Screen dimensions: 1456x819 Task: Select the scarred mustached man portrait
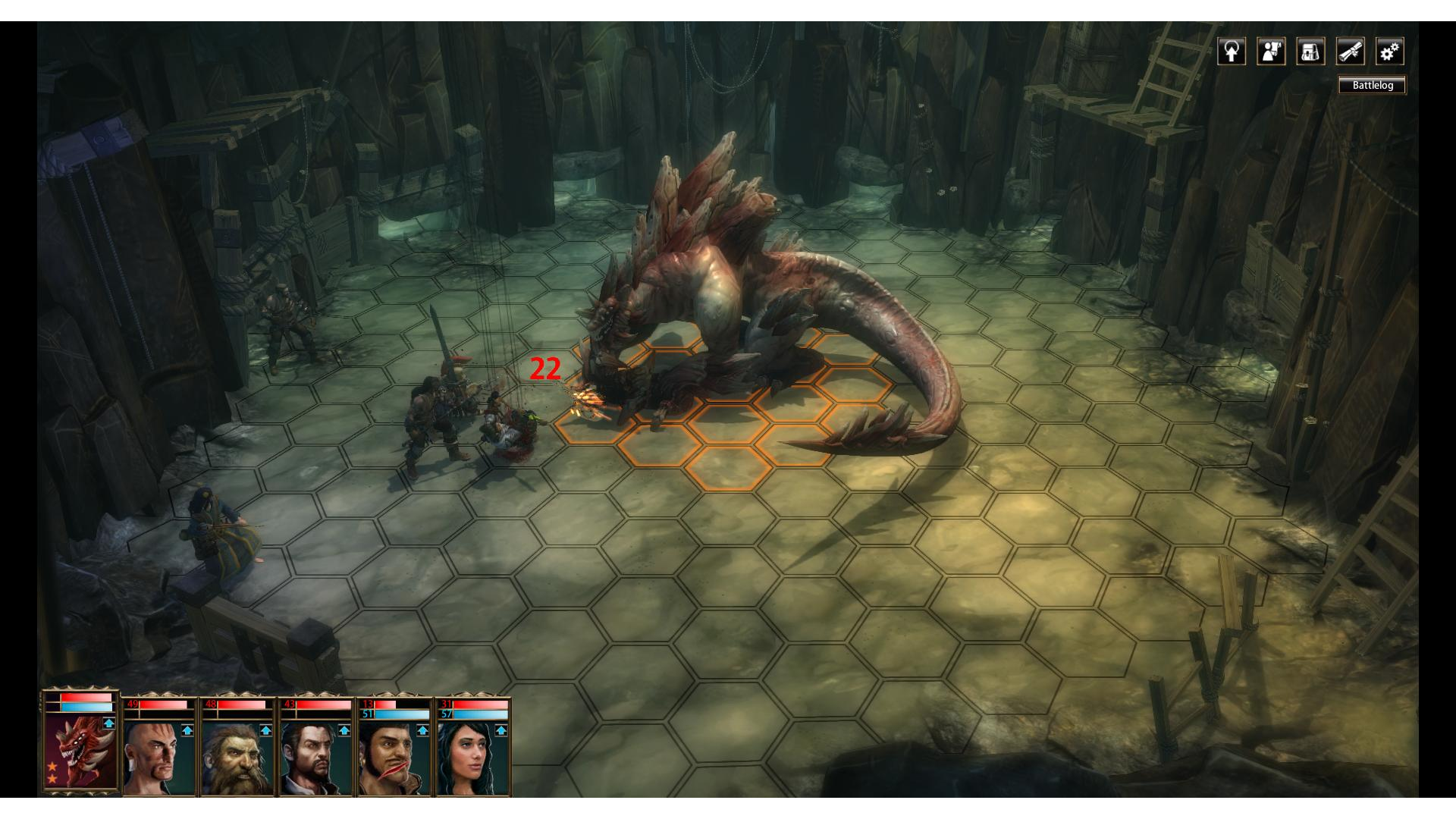392,758
